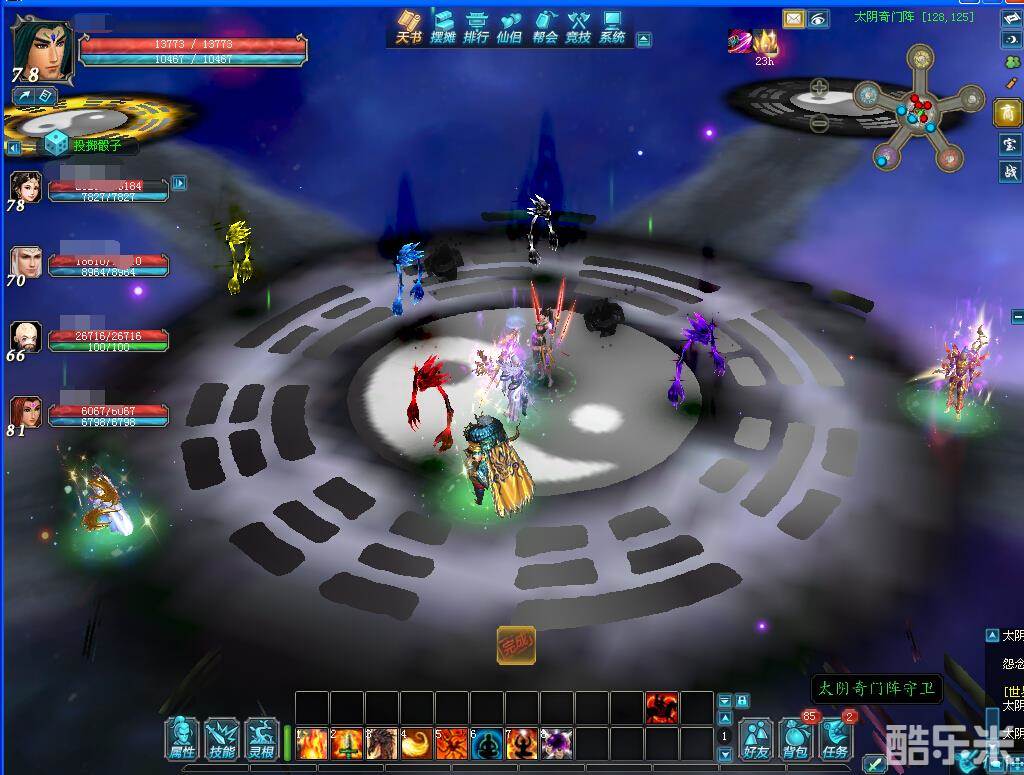Open the 技能 skills panel

[221, 738]
